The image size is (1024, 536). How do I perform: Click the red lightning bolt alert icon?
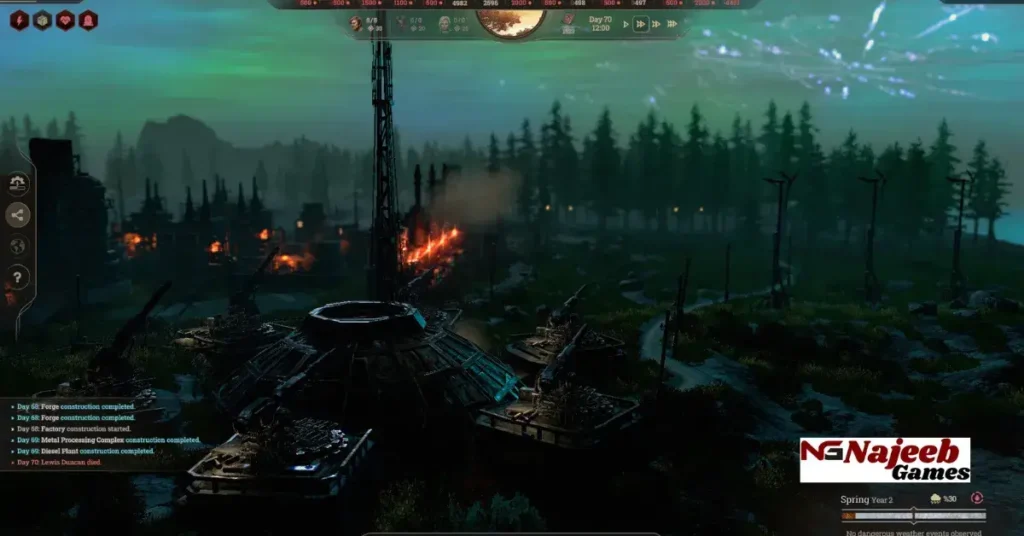(x=19, y=20)
